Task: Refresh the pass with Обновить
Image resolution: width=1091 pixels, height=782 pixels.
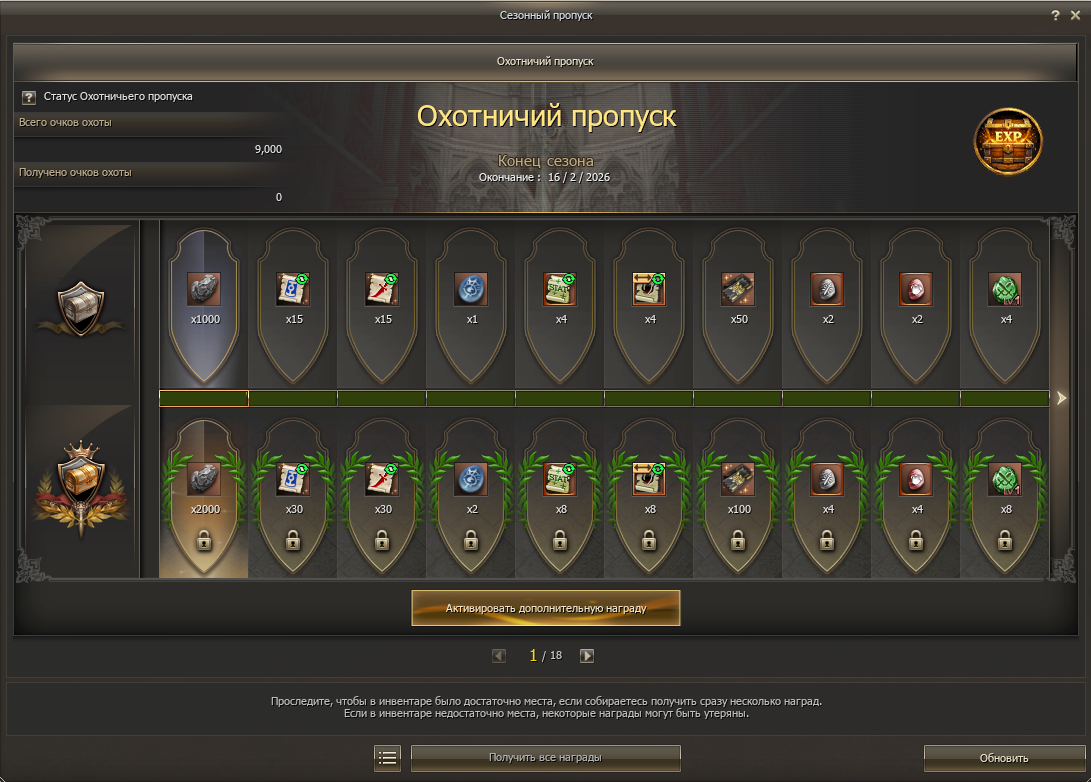Action: (x=1003, y=758)
